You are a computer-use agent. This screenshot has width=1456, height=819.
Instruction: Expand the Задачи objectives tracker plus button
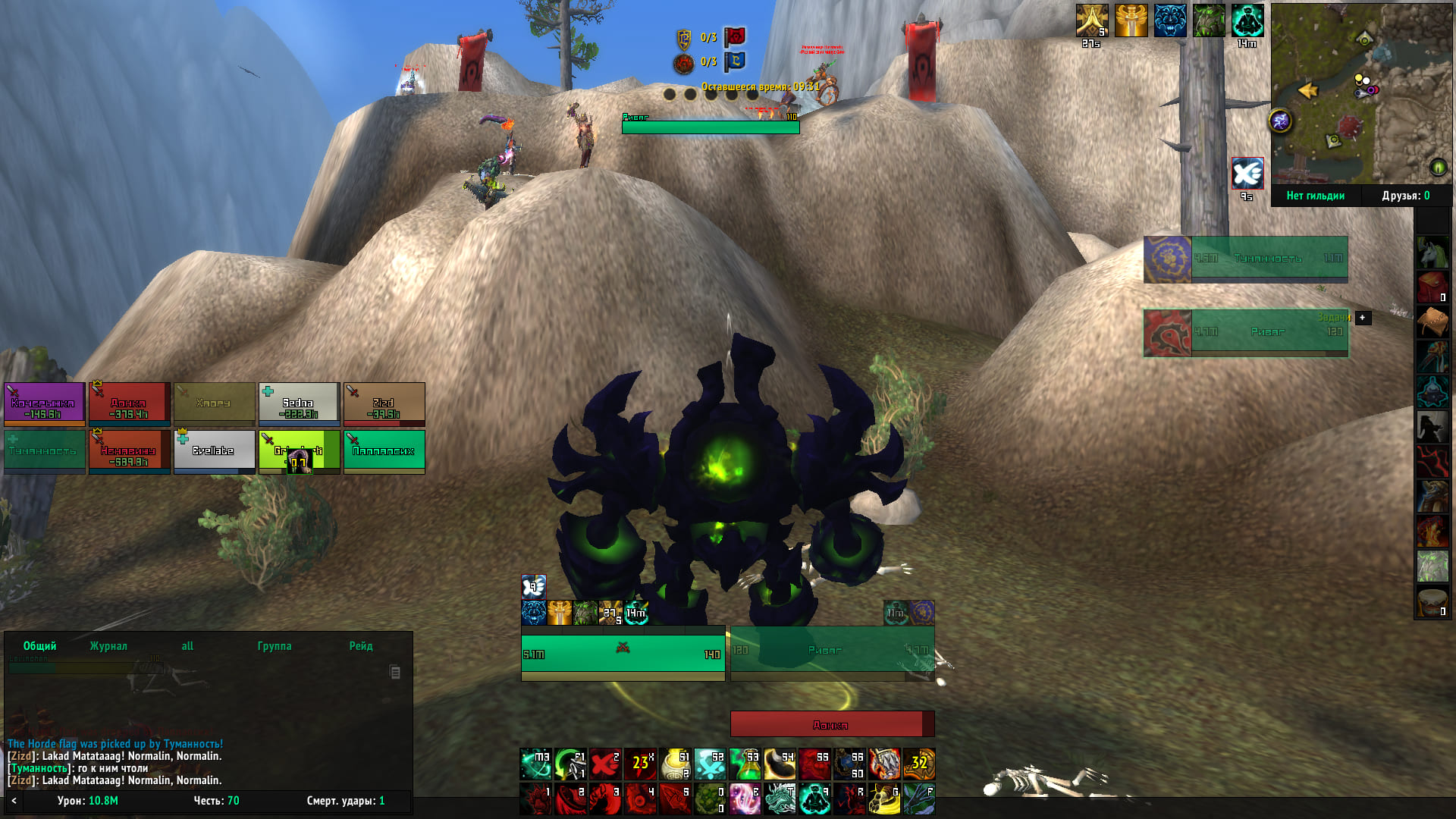point(1363,318)
